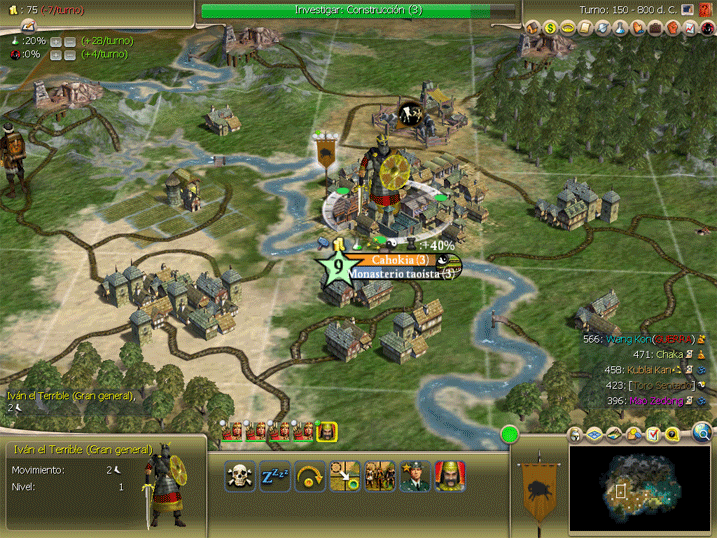717x538 pixels.
Task: Open the technology advisor flask icon
Action: pos(619,28)
